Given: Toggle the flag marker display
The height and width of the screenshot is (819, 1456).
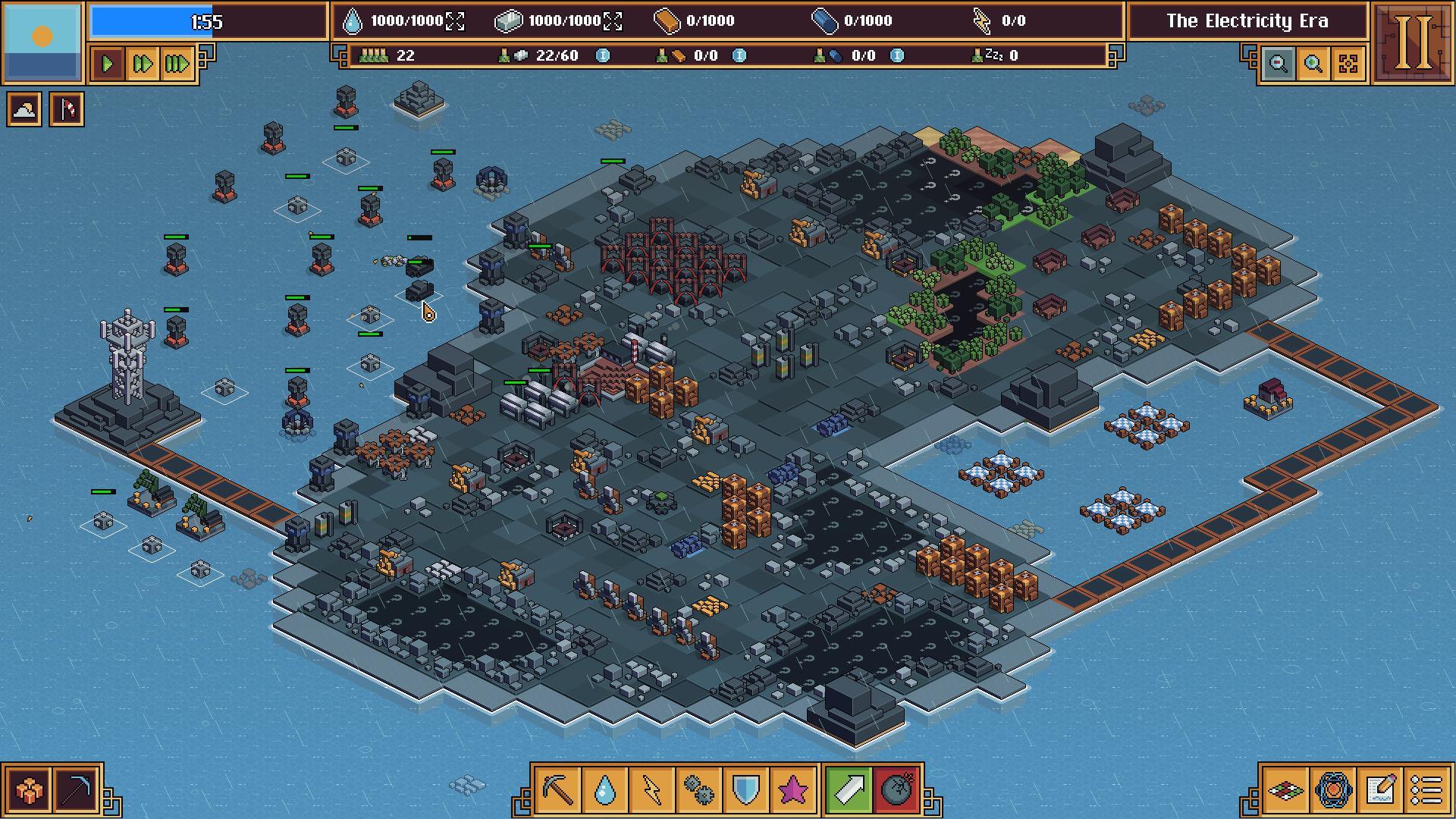Looking at the screenshot, I should [65, 107].
